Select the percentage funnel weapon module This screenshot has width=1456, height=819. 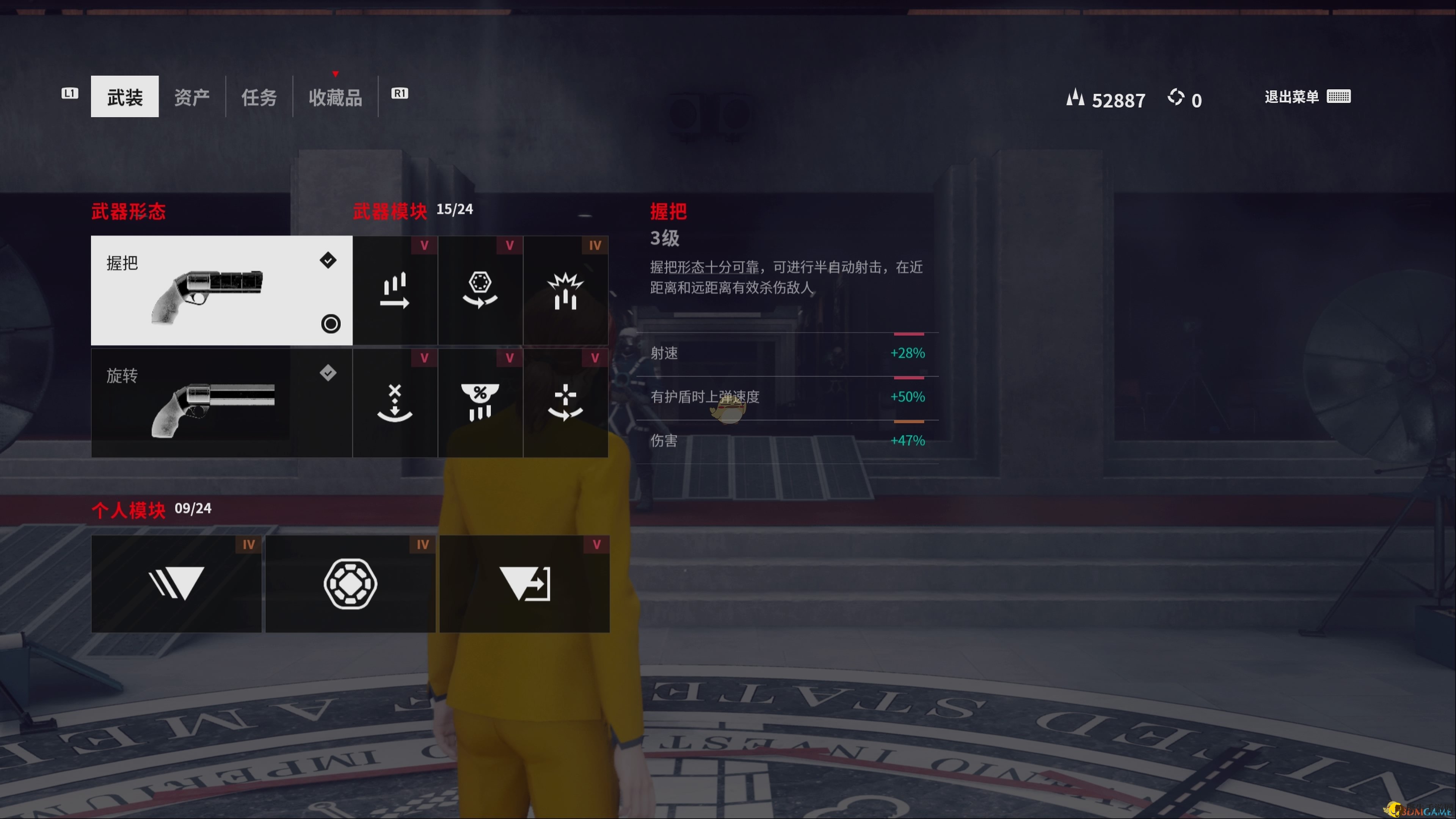tap(480, 403)
